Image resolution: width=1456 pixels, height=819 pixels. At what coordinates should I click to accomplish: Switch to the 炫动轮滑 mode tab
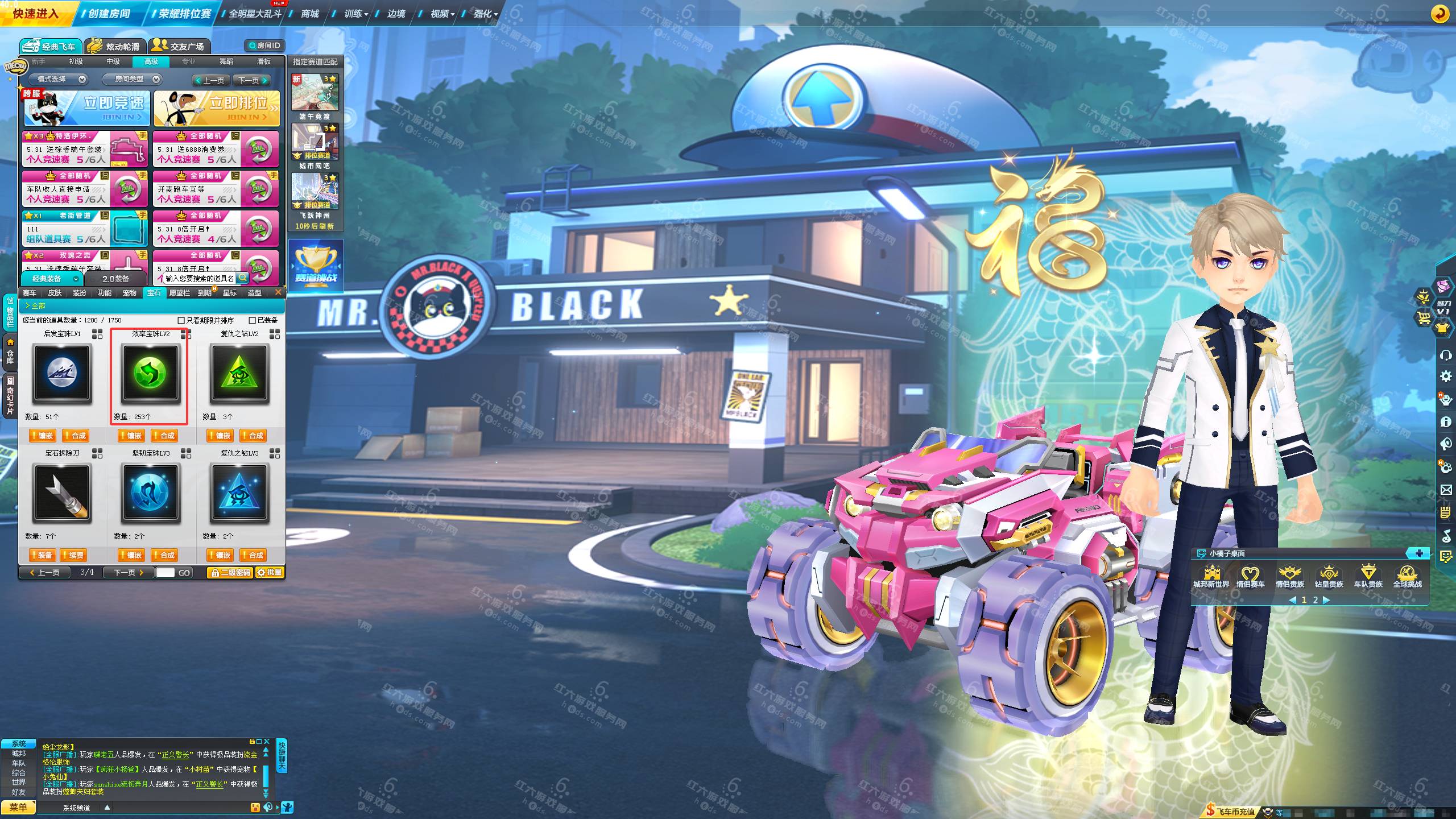tap(115, 46)
